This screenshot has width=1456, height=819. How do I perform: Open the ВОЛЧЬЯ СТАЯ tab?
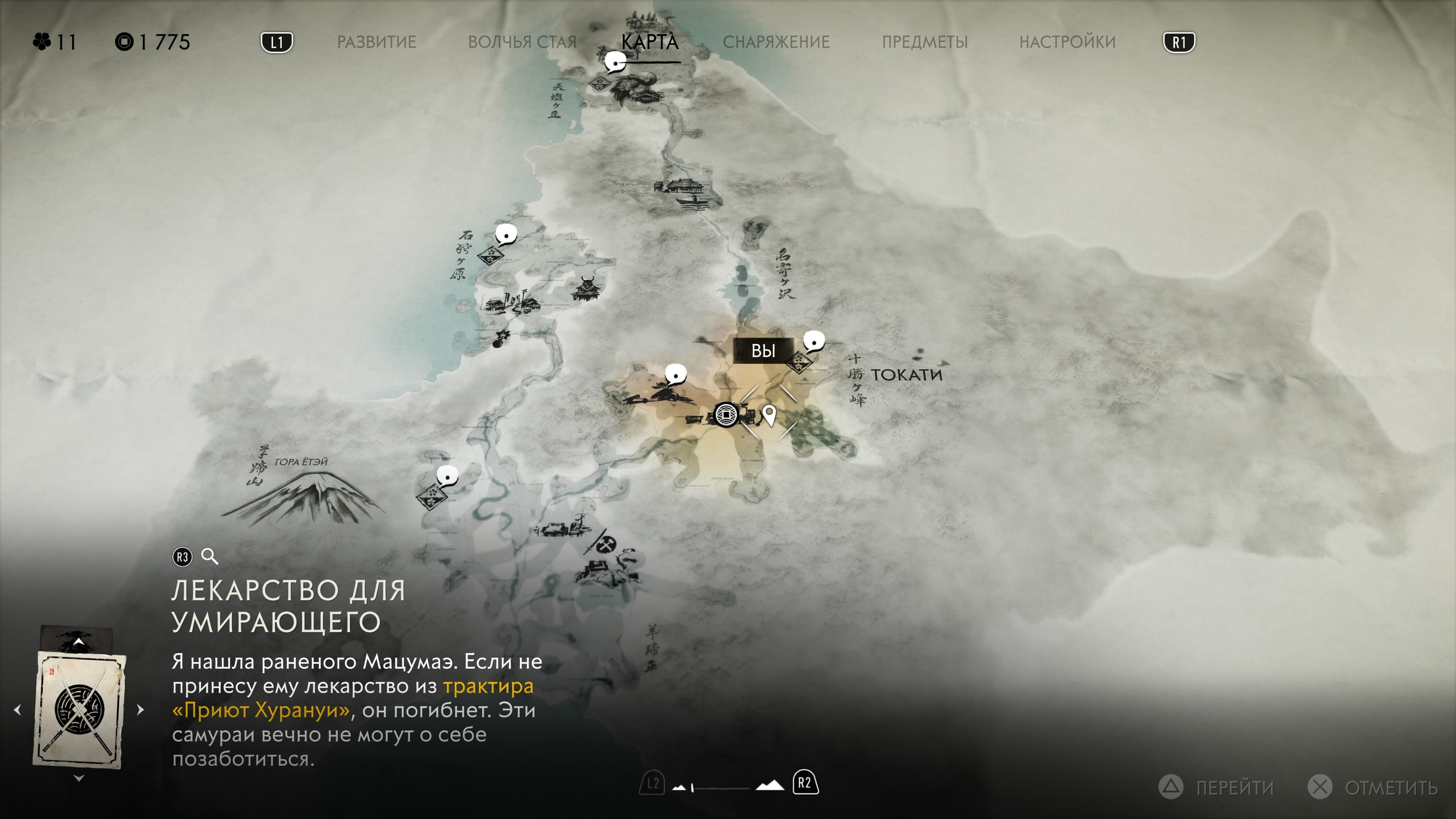pos(522,42)
